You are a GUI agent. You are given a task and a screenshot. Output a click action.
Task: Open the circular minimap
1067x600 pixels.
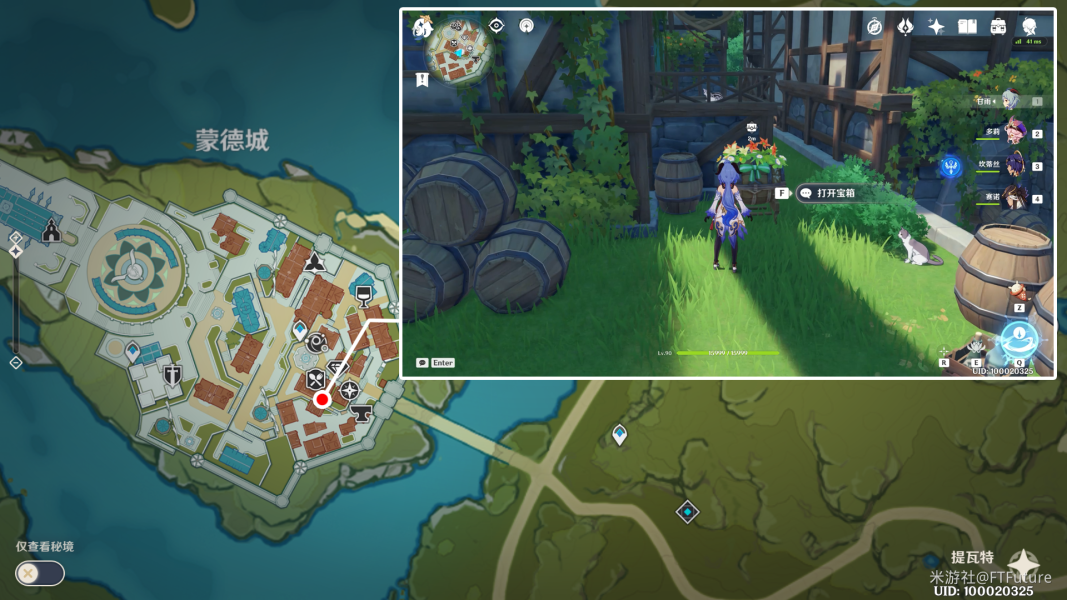(x=460, y=52)
